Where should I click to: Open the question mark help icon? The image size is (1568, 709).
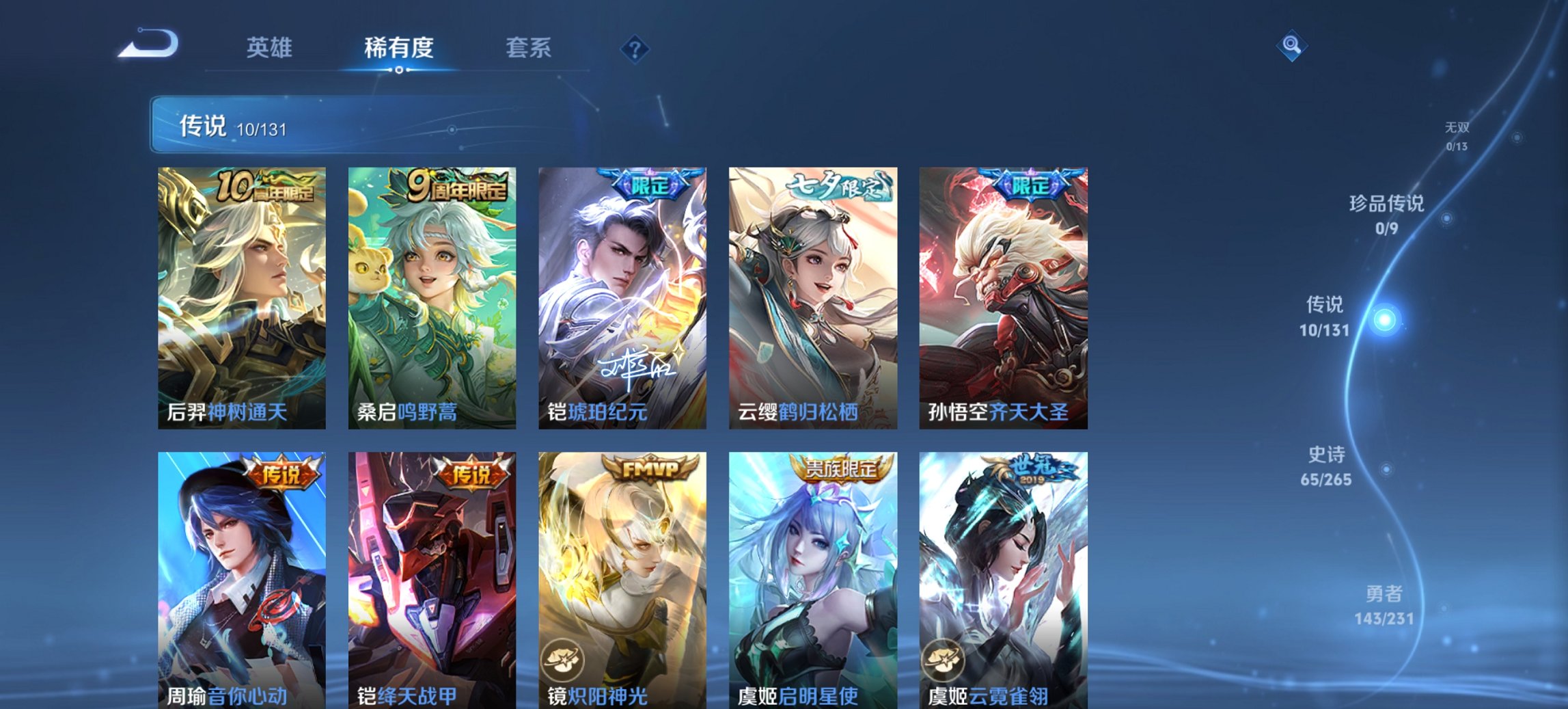tap(635, 48)
